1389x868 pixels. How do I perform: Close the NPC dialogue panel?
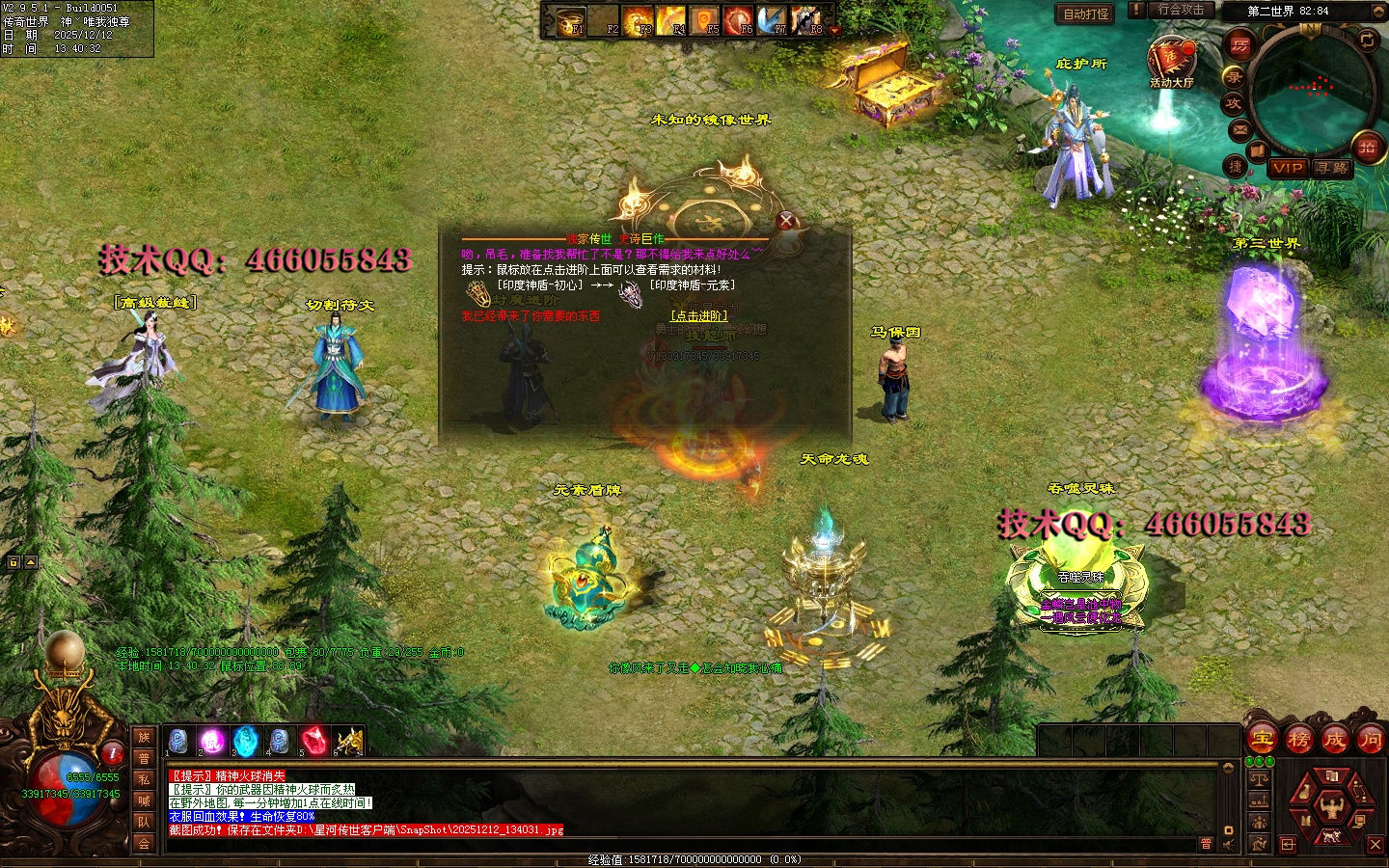click(x=786, y=220)
